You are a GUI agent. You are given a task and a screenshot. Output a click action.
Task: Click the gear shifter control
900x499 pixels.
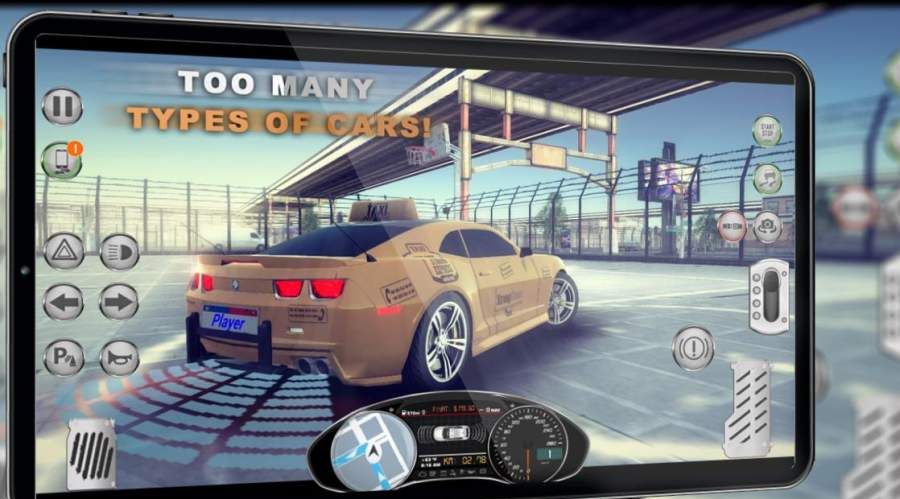pos(770,295)
